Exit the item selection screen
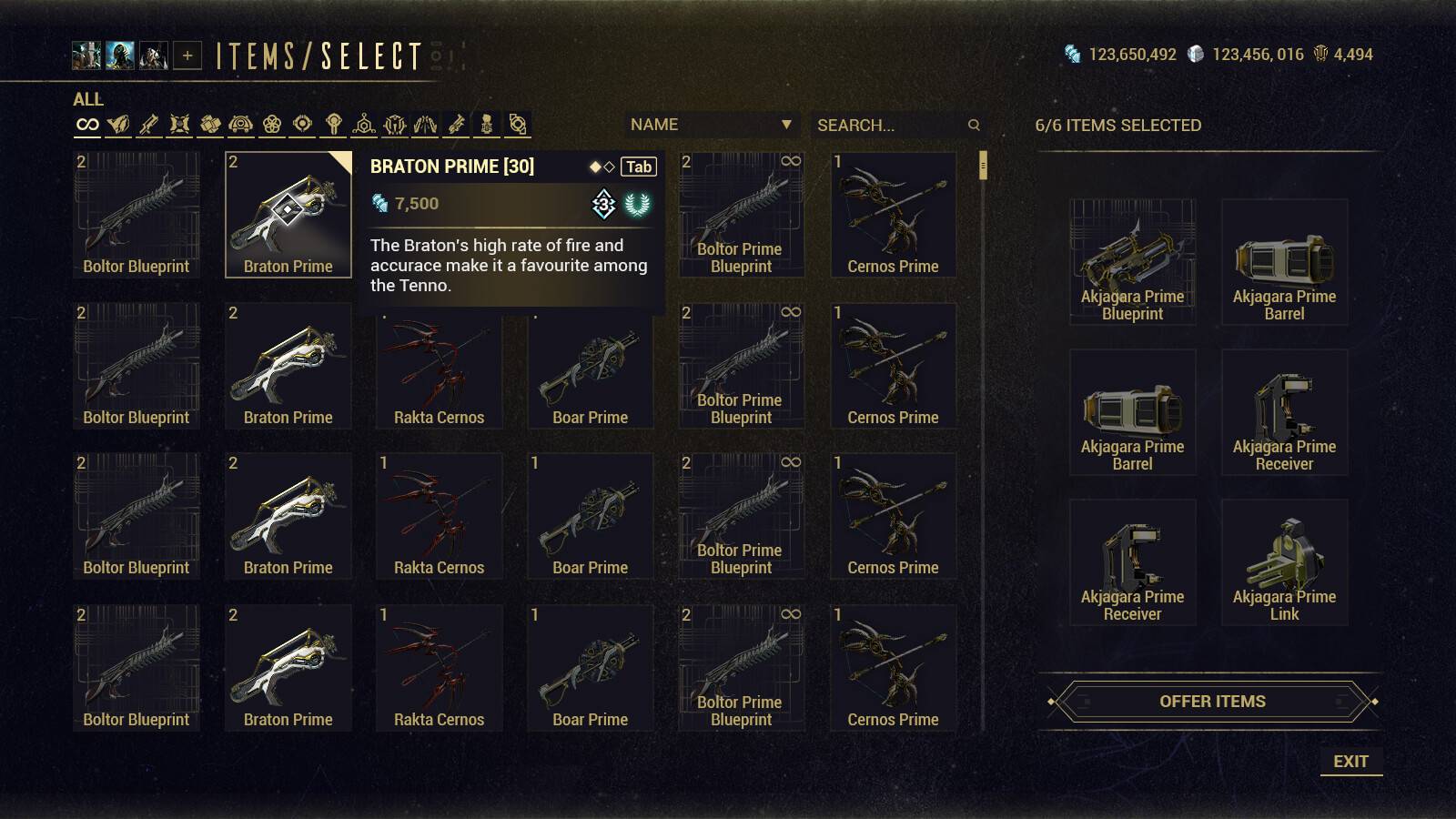The height and width of the screenshot is (819, 1456). (1350, 762)
